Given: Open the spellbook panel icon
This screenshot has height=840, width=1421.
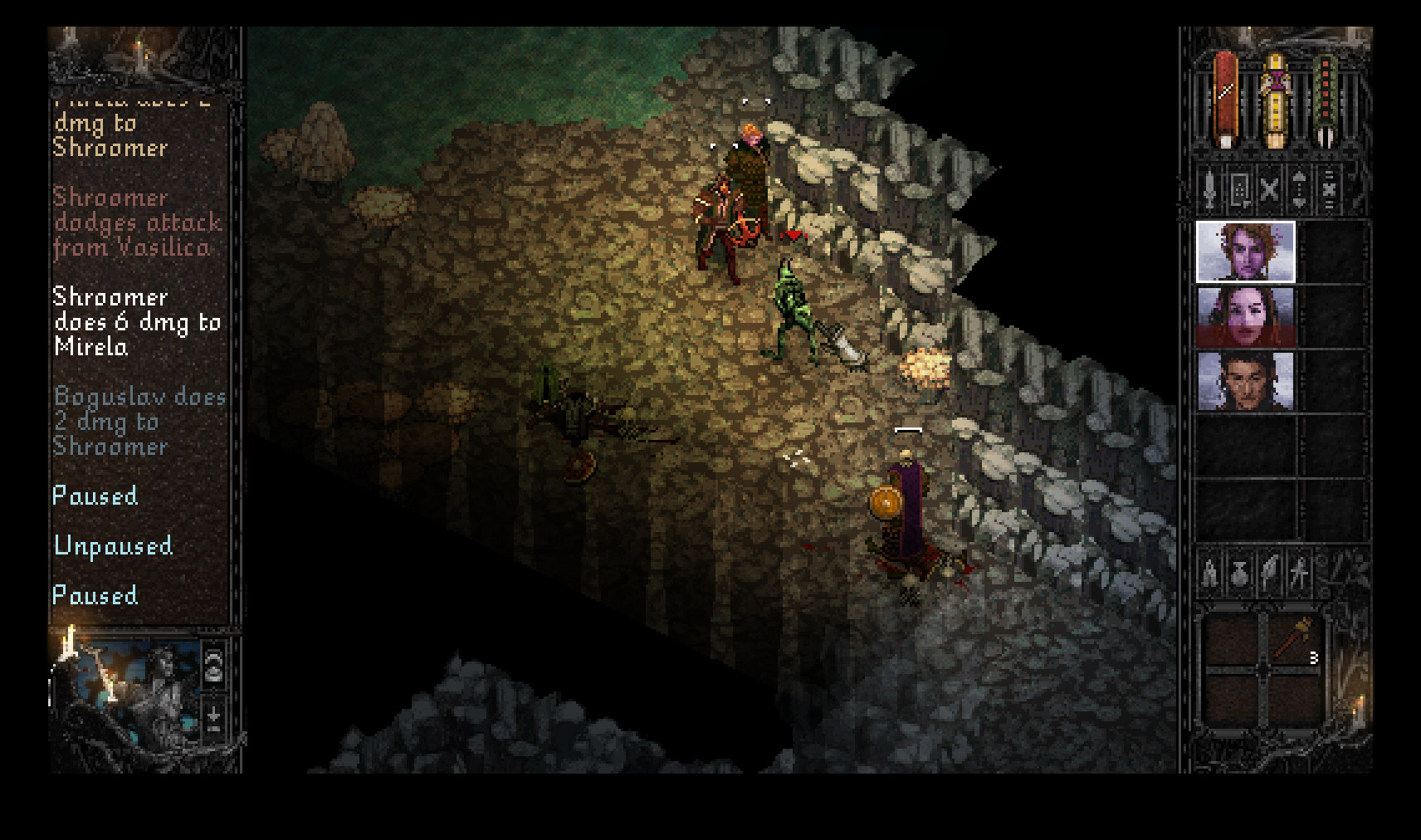Looking at the screenshot, I should pos(1240,193).
